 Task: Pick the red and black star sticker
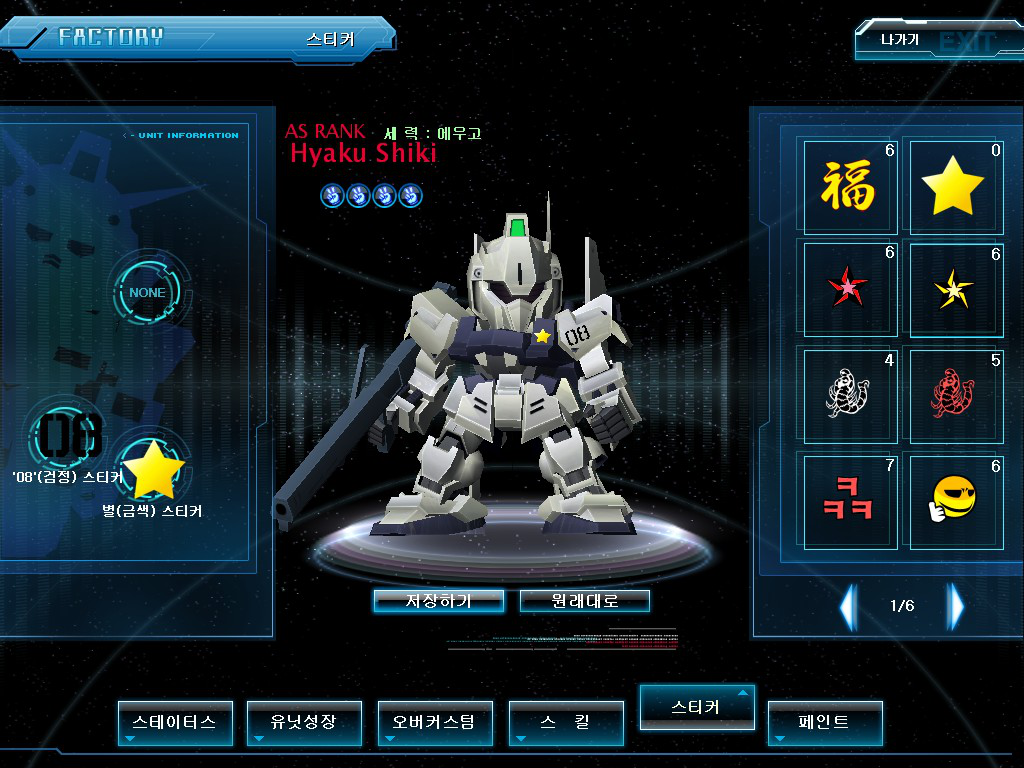coord(849,289)
